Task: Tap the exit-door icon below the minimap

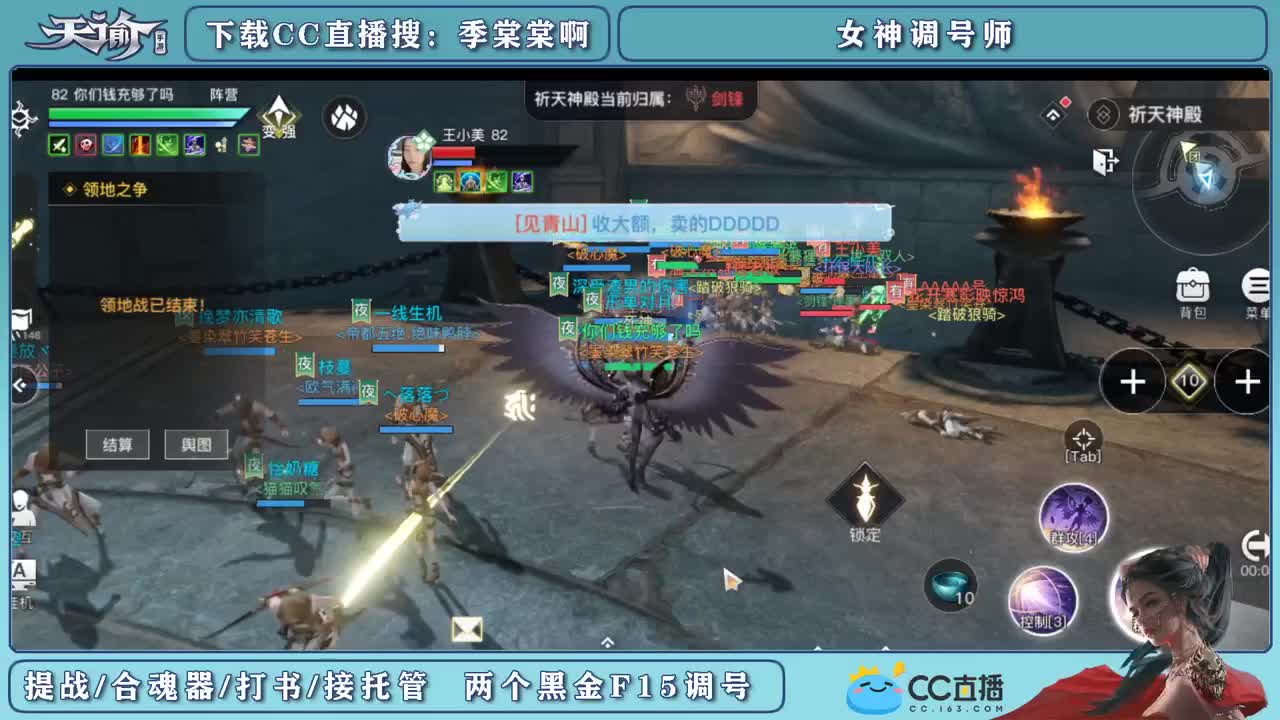Action: tap(1103, 160)
